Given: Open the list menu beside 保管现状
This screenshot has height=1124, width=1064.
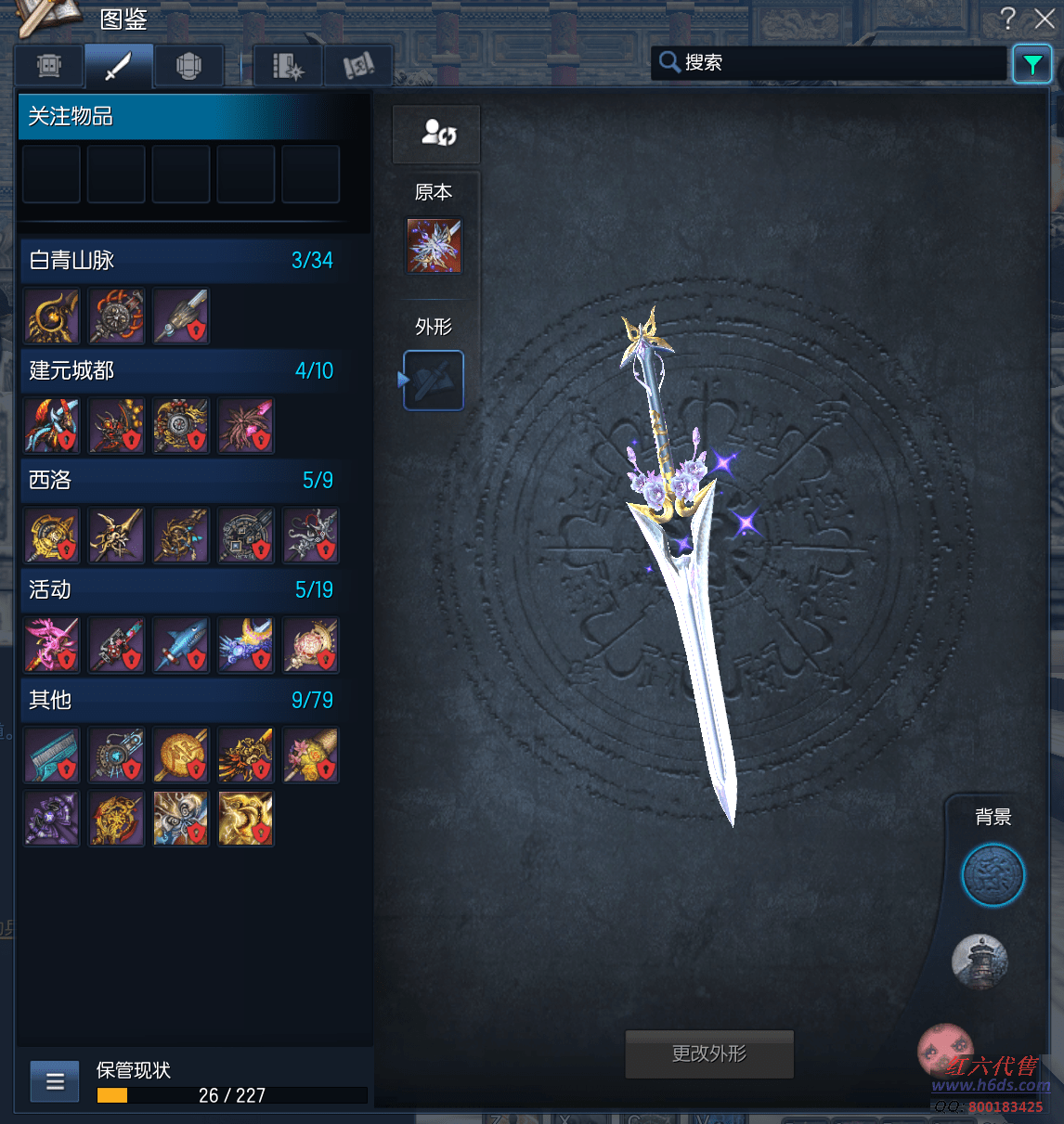Looking at the screenshot, I should [55, 1081].
